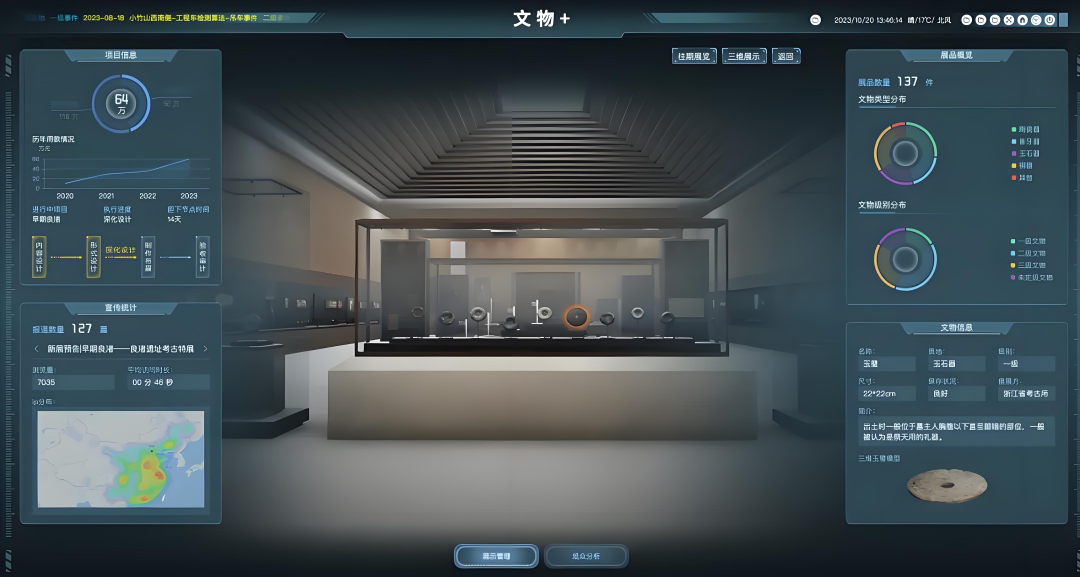
Task: Show the next news item with right arrow
Action: coord(205,349)
